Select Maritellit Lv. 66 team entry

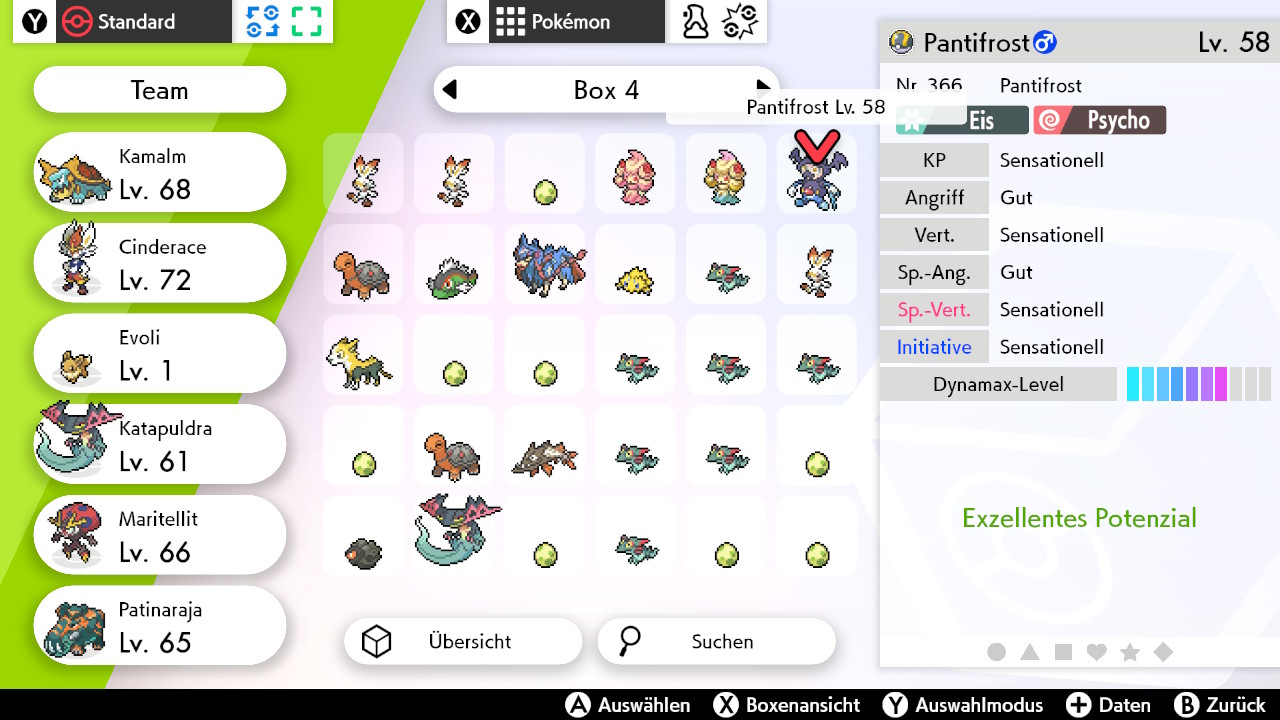160,537
